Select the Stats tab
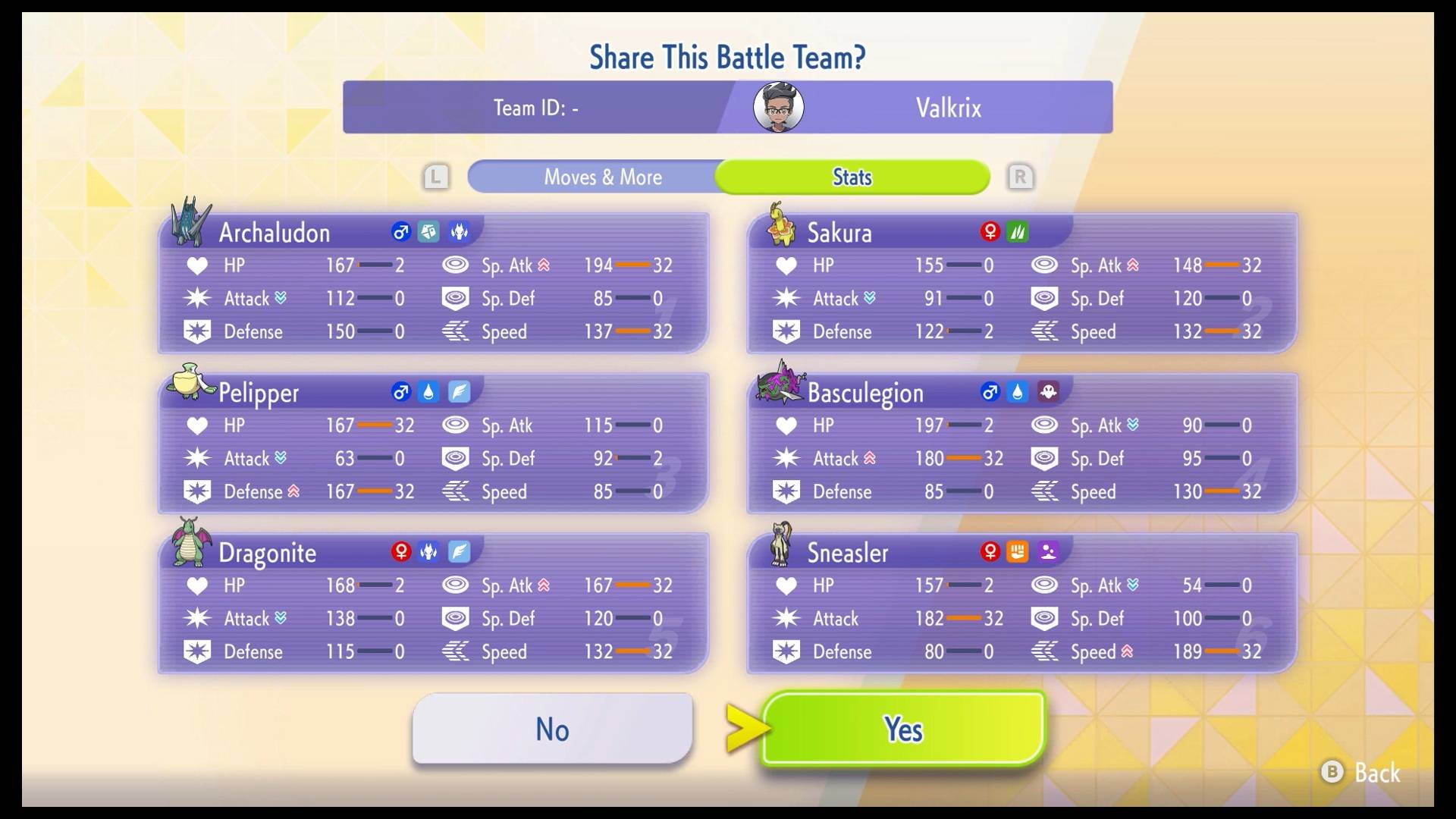The width and height of the screenshot is (1456, 819). click(x=851, y=177)
